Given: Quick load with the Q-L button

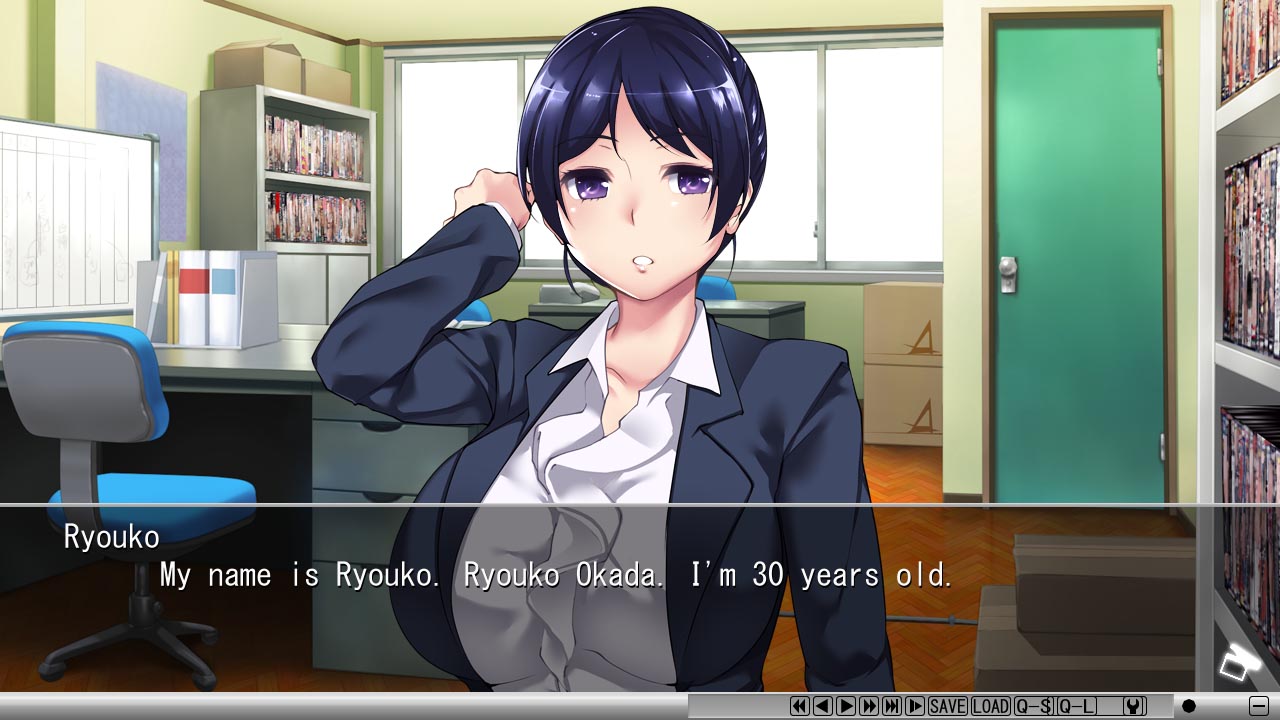Looking at the screenshot, I should pyautogui.click(x=1077, y=706).
